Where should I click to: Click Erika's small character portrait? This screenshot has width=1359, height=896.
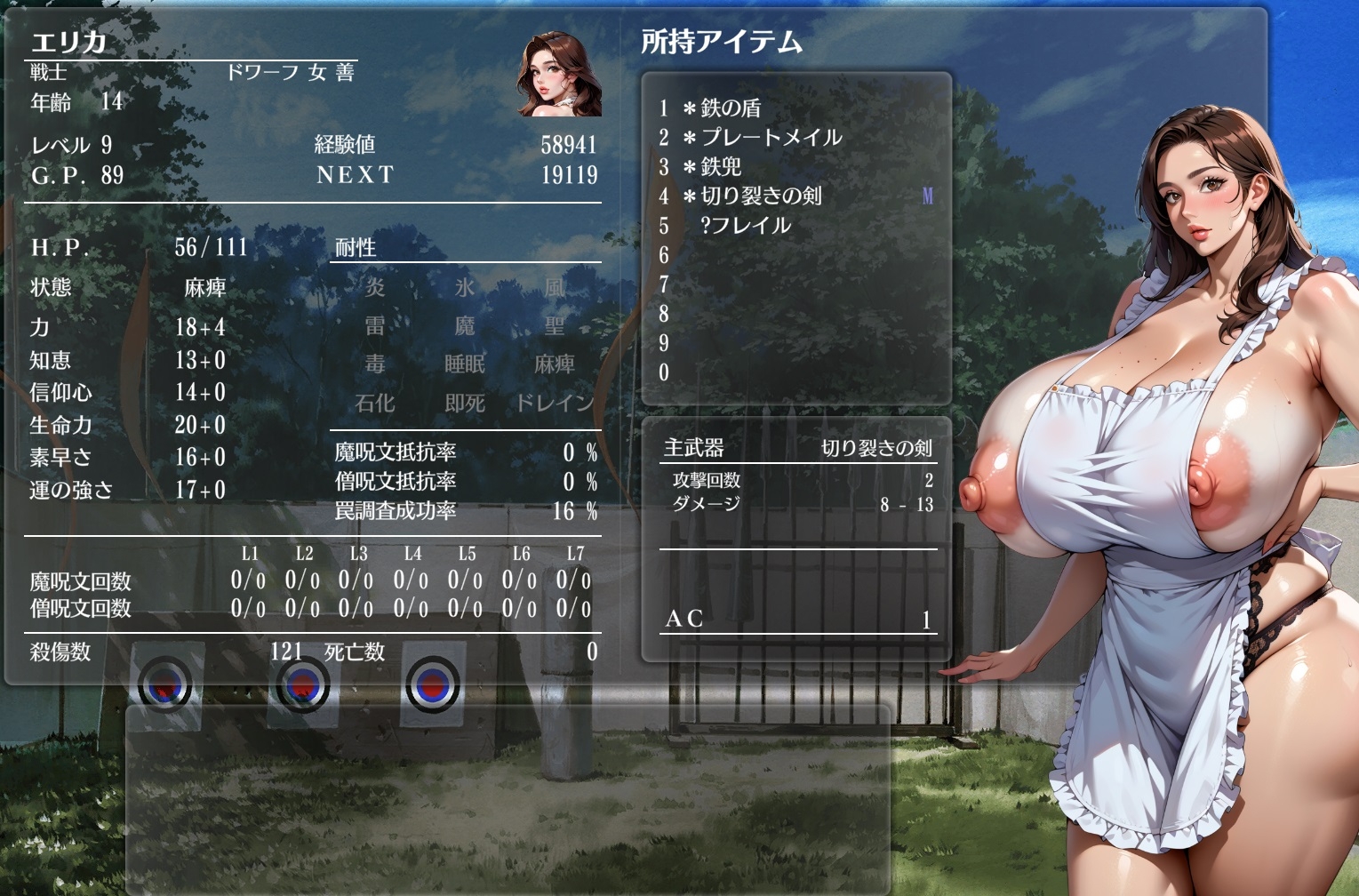click(x=559, y=75)
